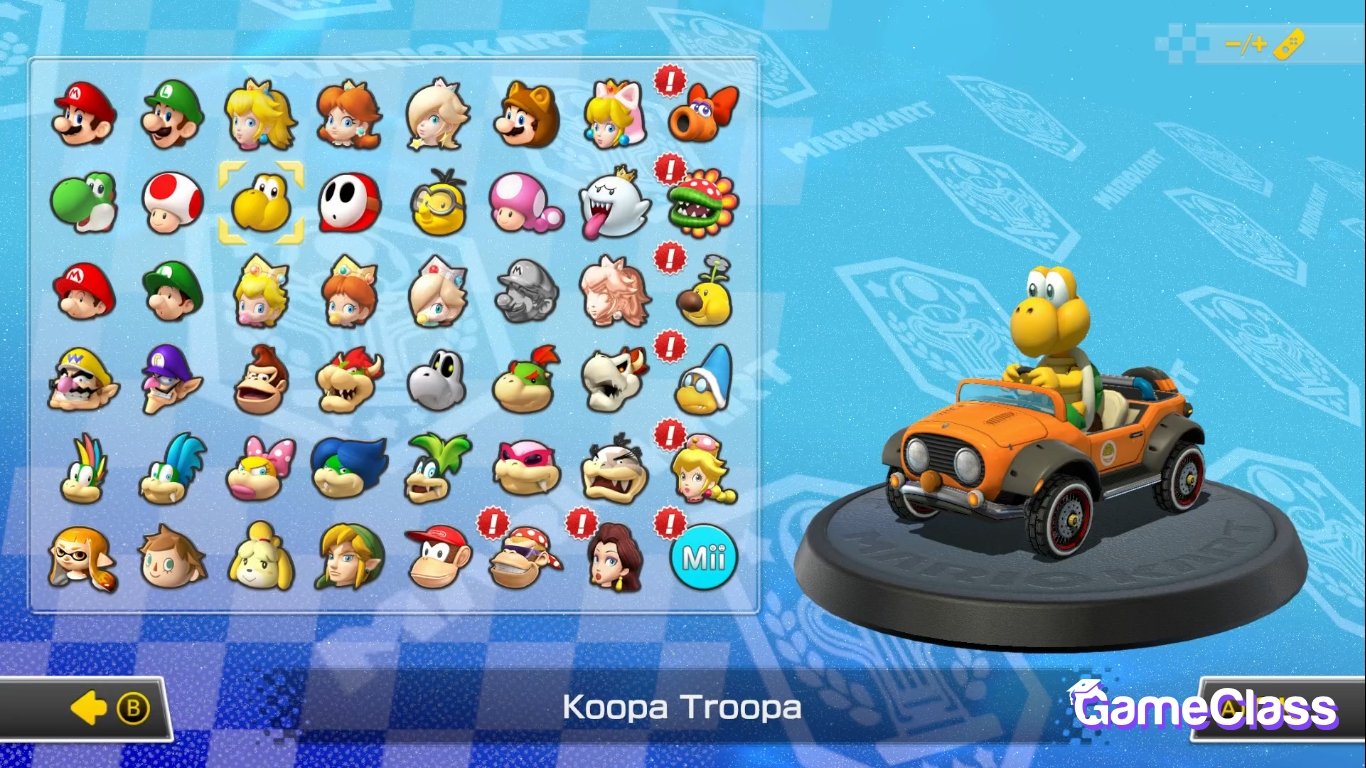1366x768 pixels.
Task: Choose Princess Peach
Action: (259, 113)
